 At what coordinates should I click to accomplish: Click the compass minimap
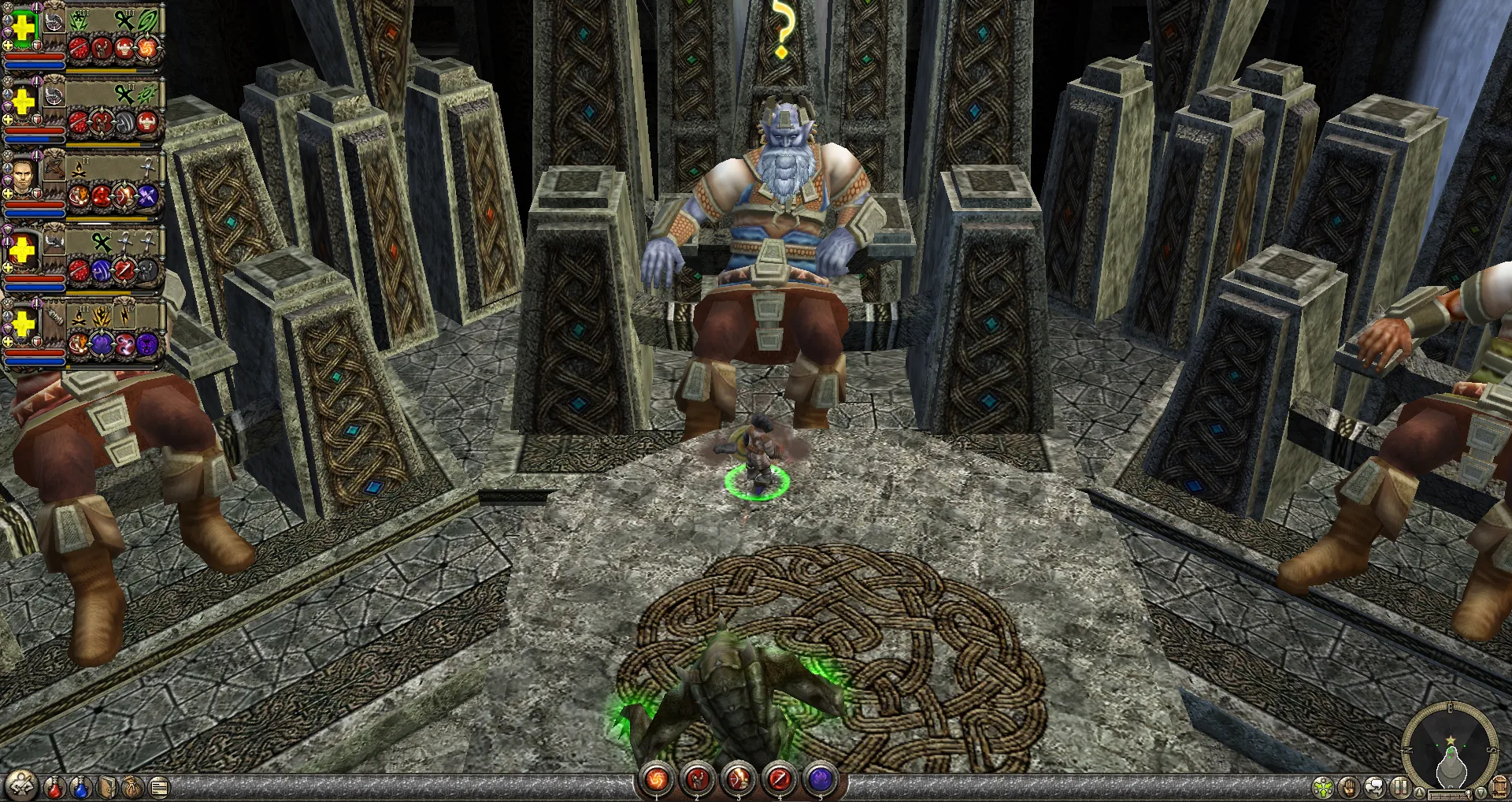(1450, 746)
